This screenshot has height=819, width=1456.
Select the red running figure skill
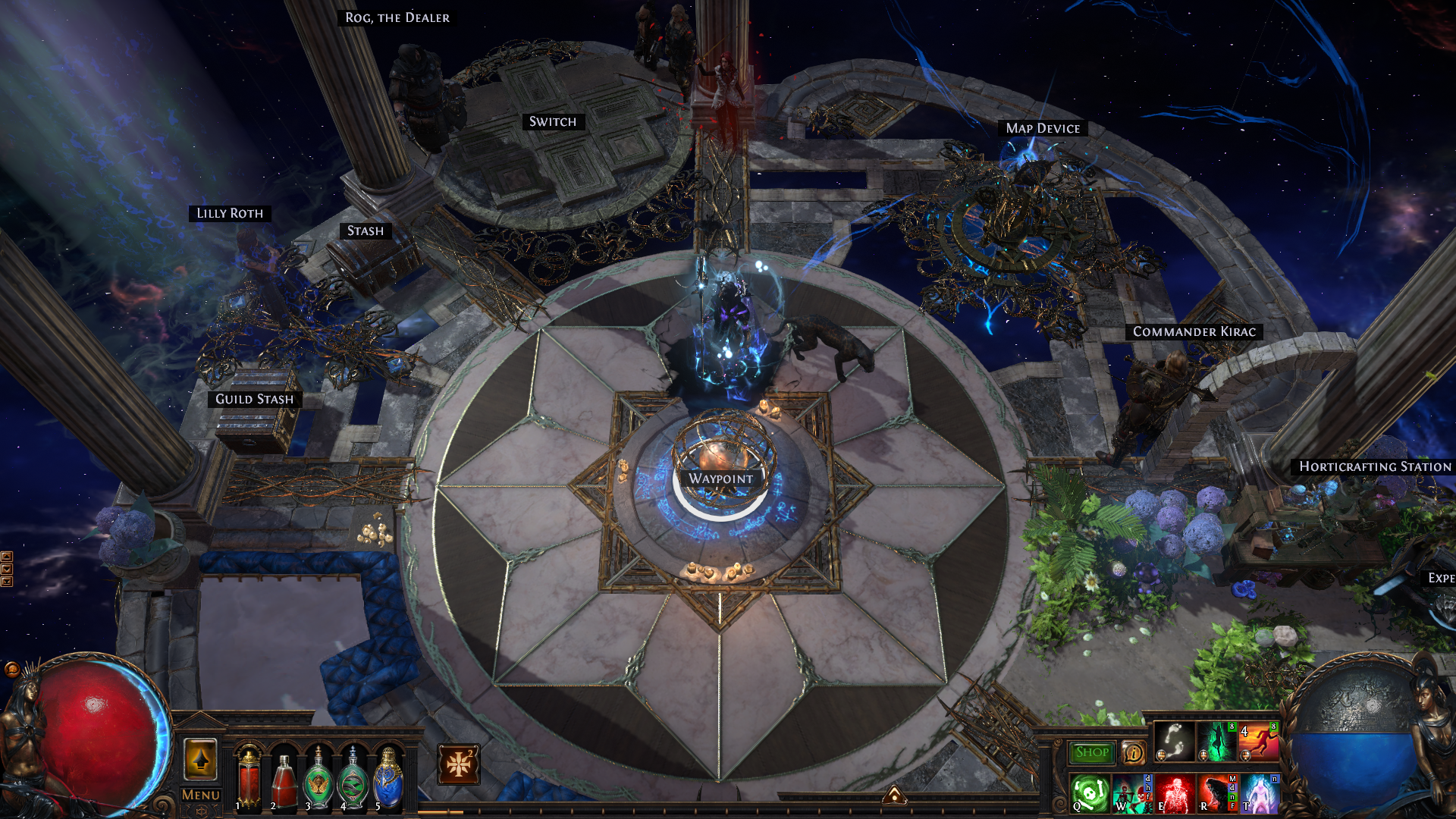pos(1259,741)
